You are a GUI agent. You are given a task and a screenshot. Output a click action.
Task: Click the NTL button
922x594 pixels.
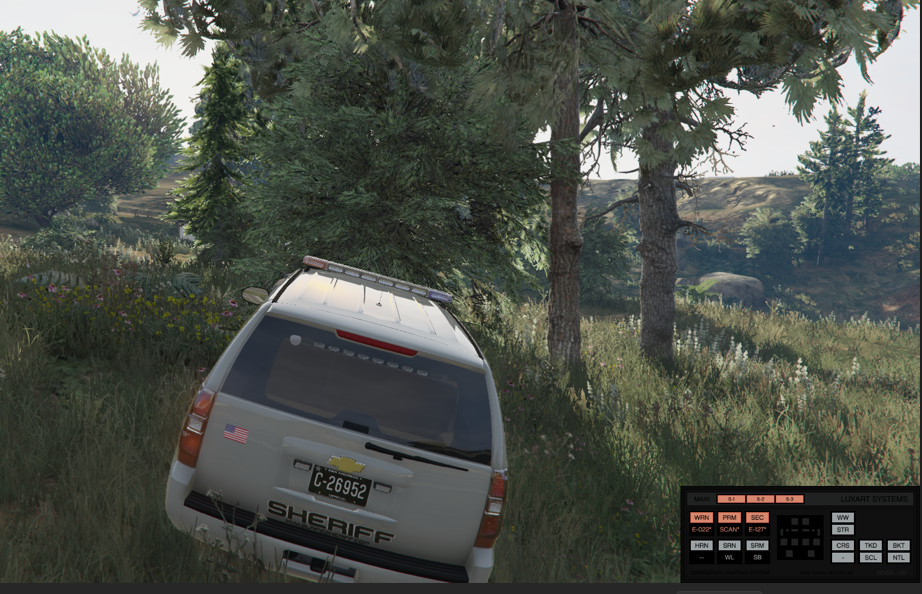click(x=898, y=557)
